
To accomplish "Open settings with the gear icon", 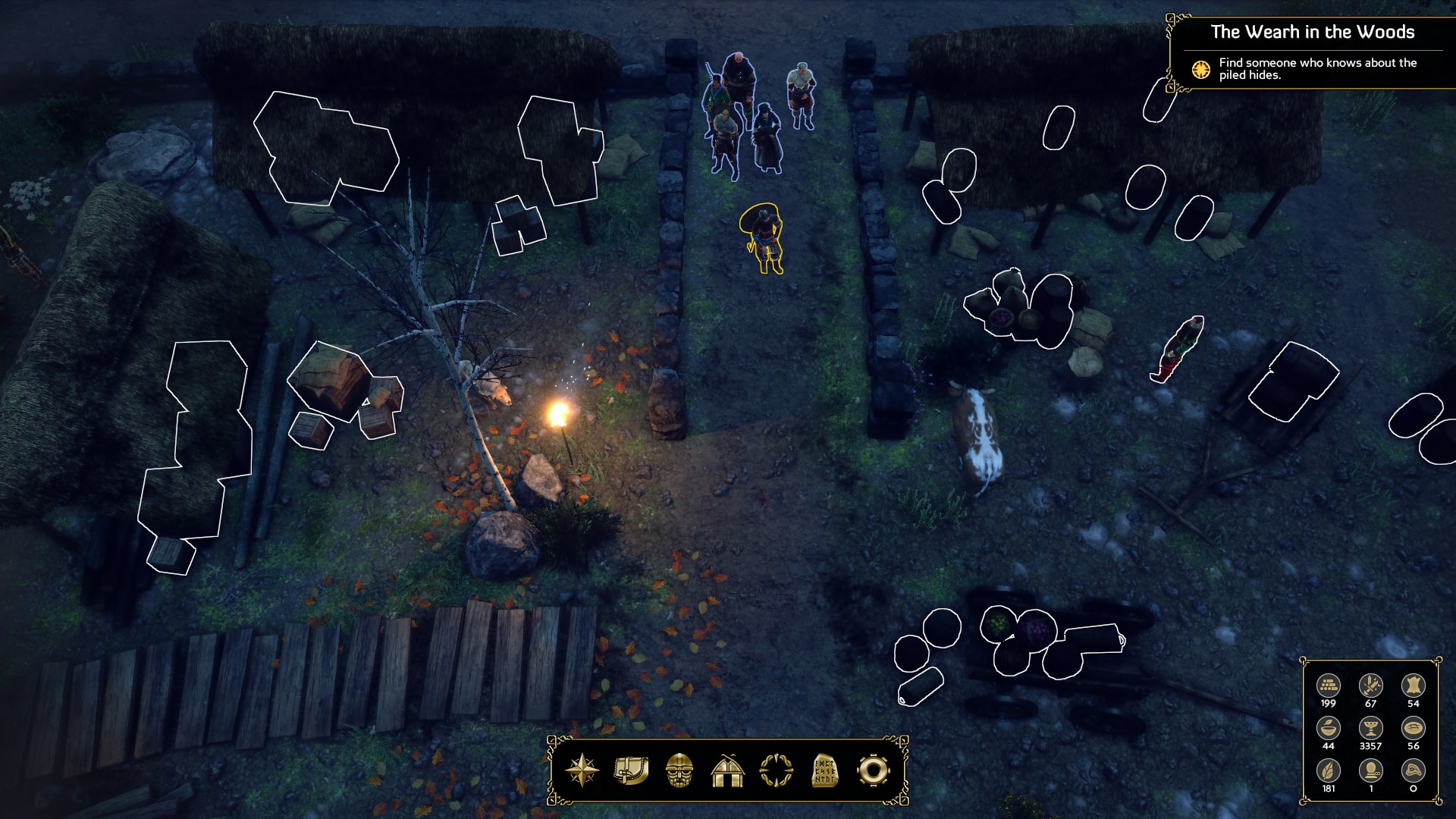I will pyautogui.click(x=873, y=770).
